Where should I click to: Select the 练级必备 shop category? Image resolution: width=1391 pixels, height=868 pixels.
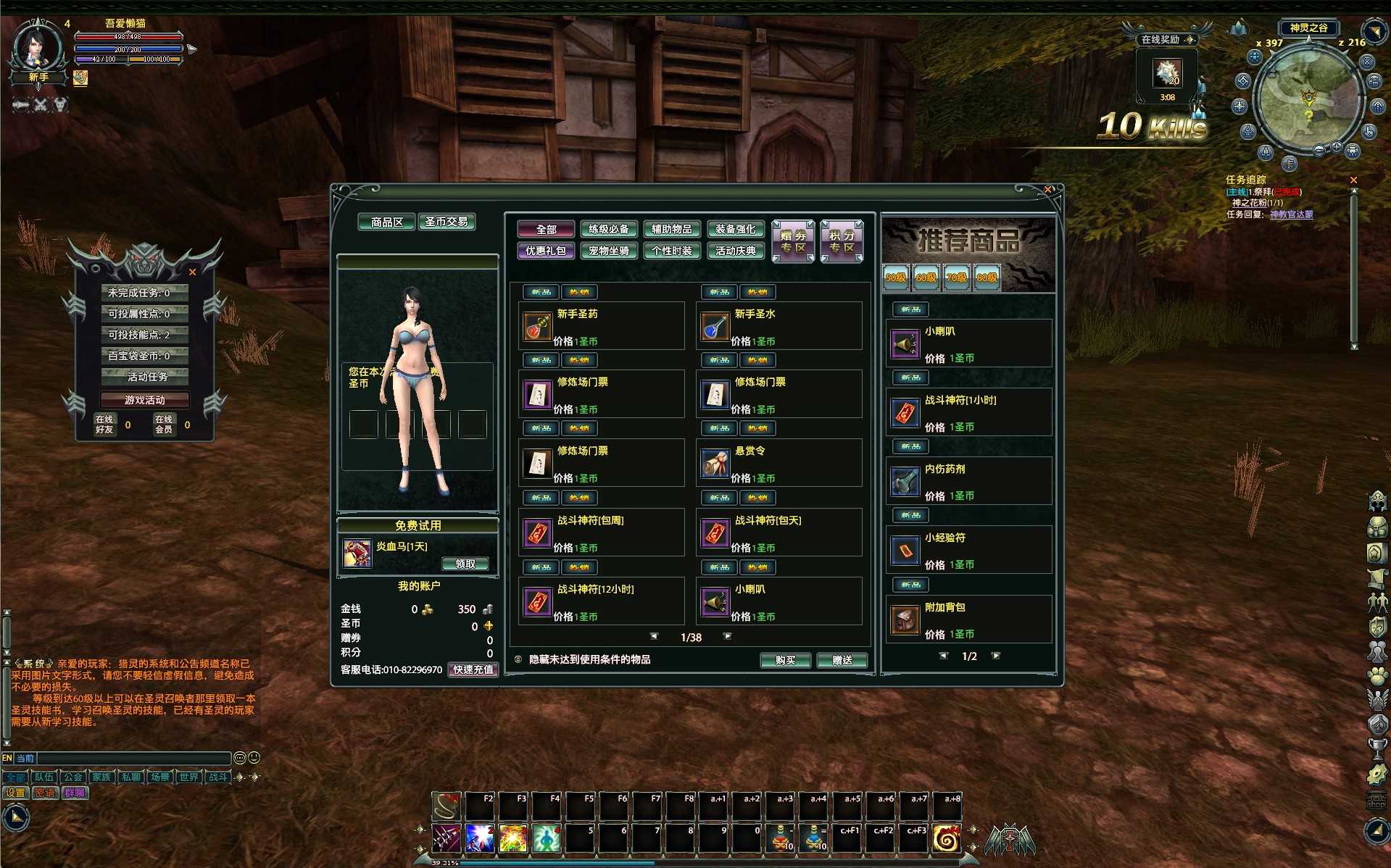[608, 230]
